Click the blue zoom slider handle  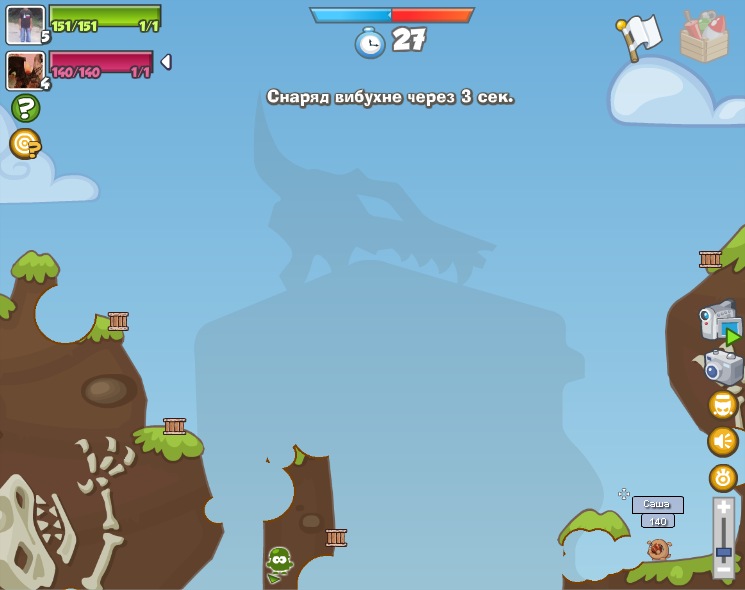723,551
